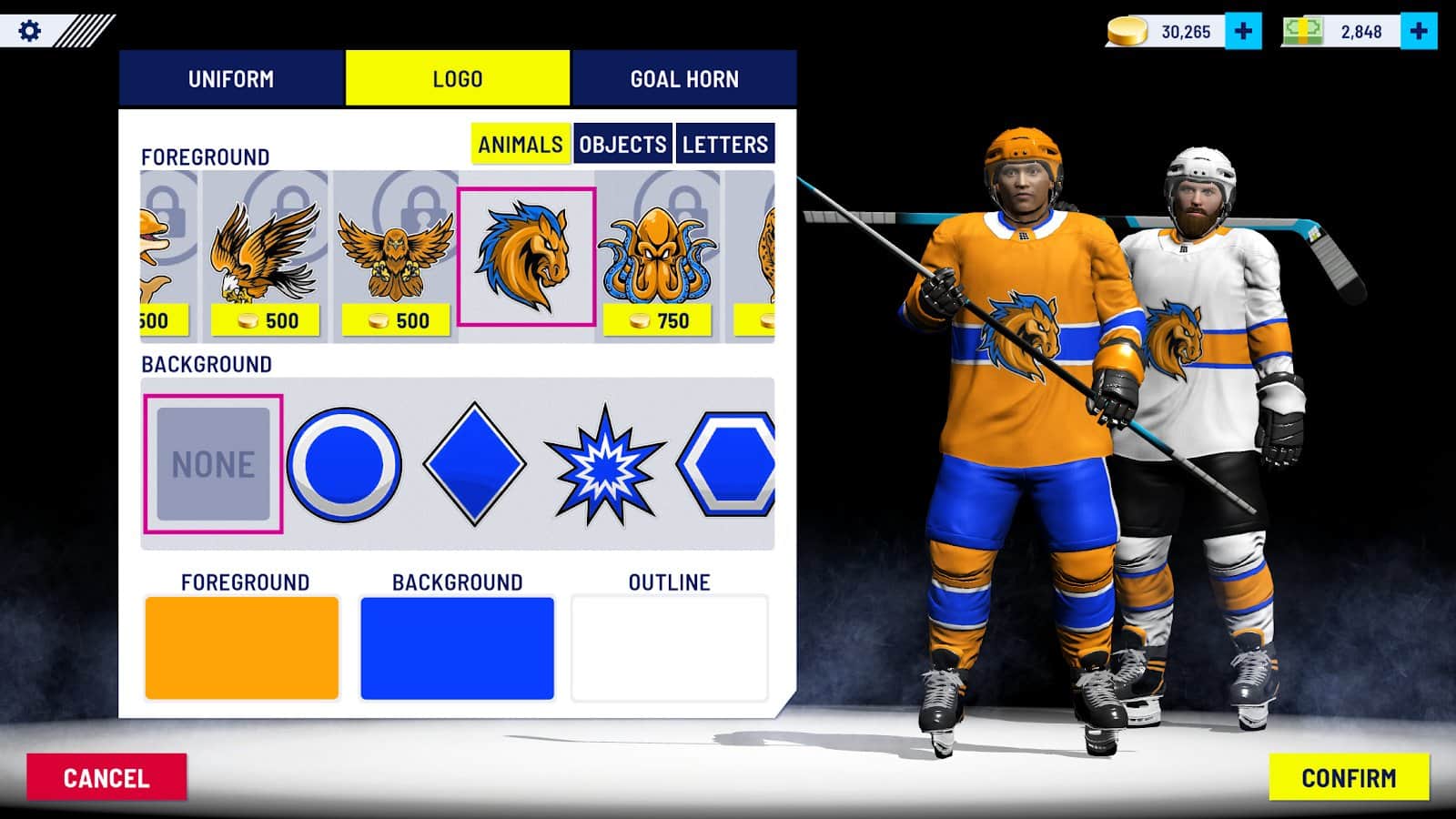Show the Animals logo category
This screenshot has width=1456, height=819.
[x=521, y=144]
